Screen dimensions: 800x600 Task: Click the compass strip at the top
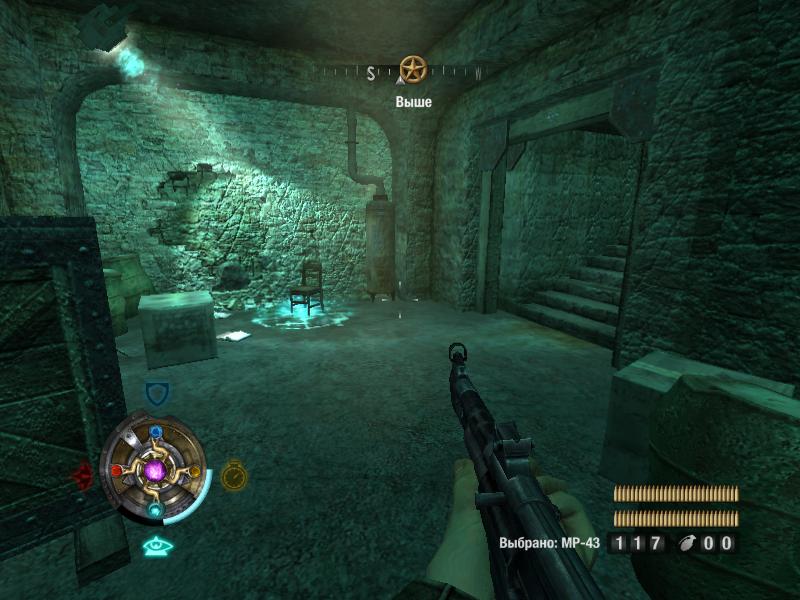pyautogui.click(x=400, y=72)
